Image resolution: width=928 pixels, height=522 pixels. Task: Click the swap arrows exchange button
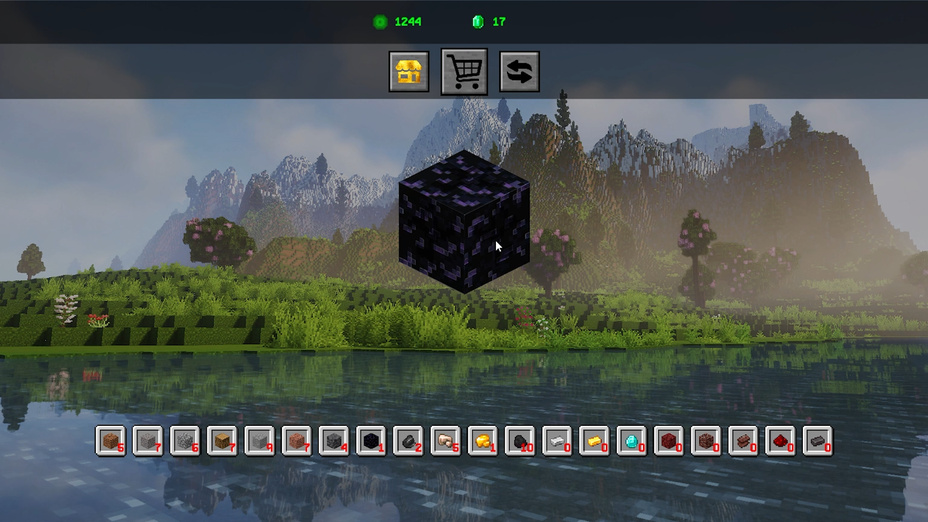tap(520, 72)
